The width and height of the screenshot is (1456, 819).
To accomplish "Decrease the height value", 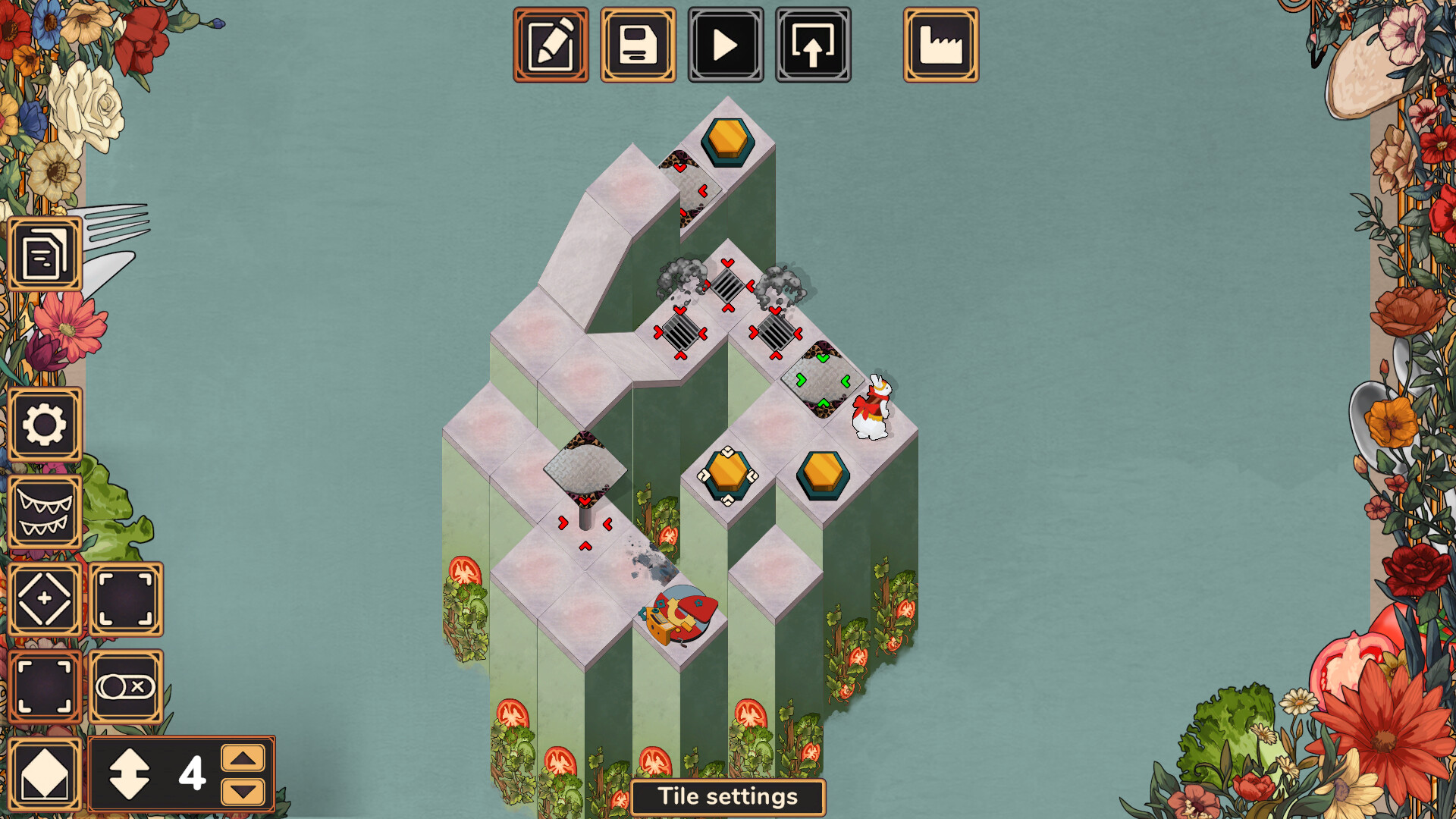I will [x=243, y=792].
